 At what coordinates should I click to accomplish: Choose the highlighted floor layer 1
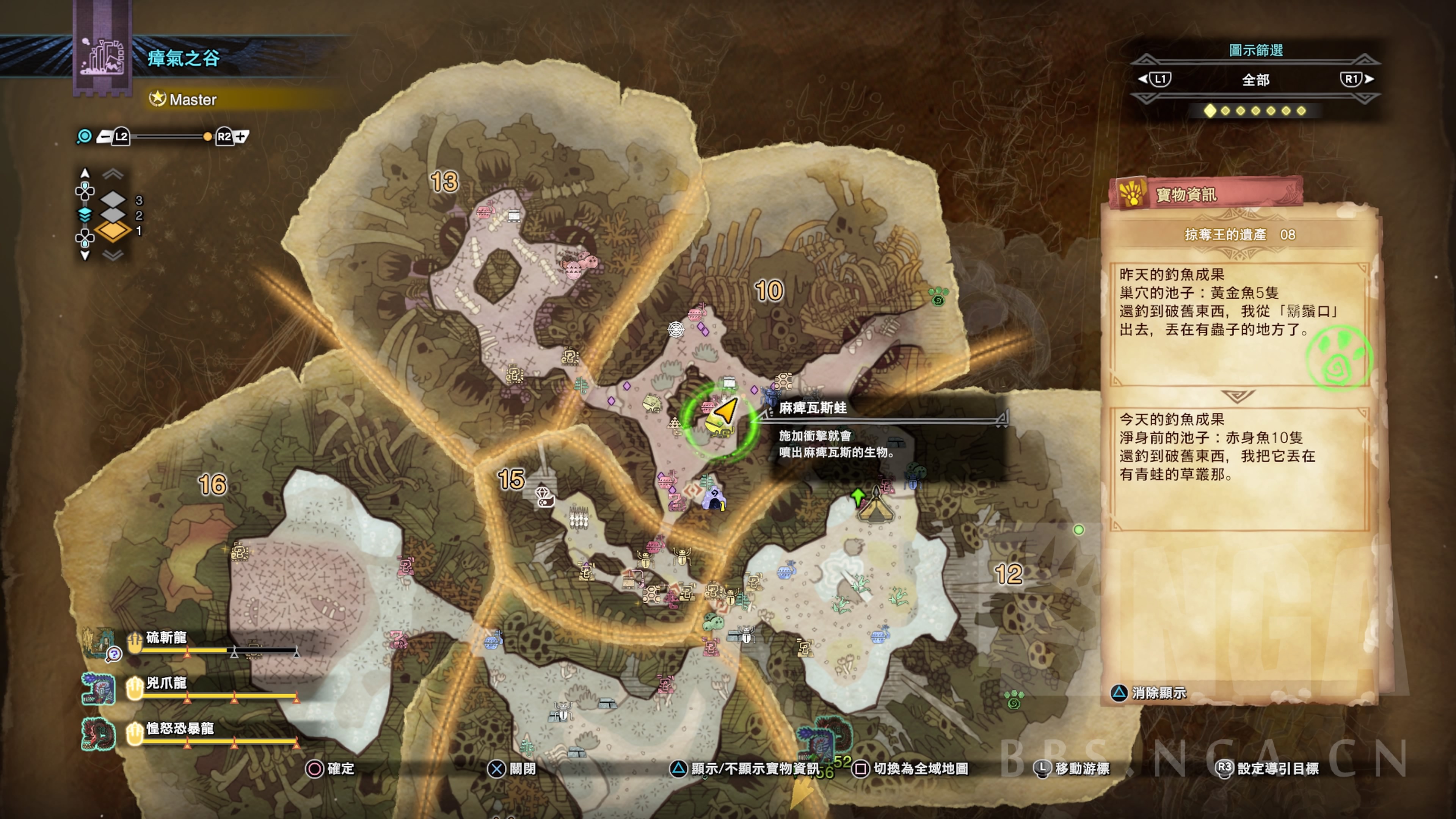coord(114,231)
